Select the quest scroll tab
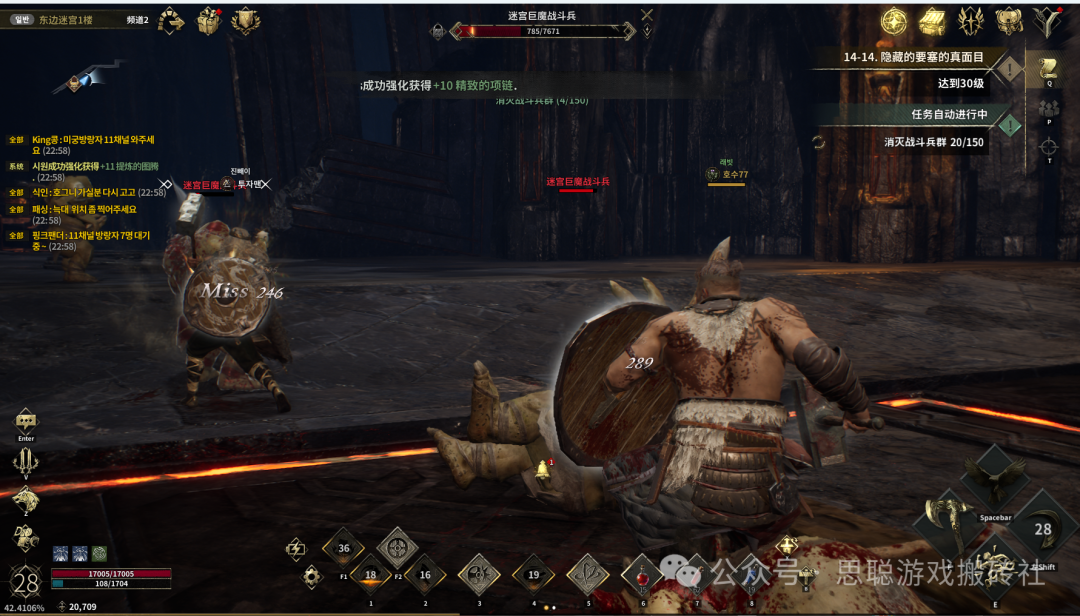 [x=1049, y=68]
